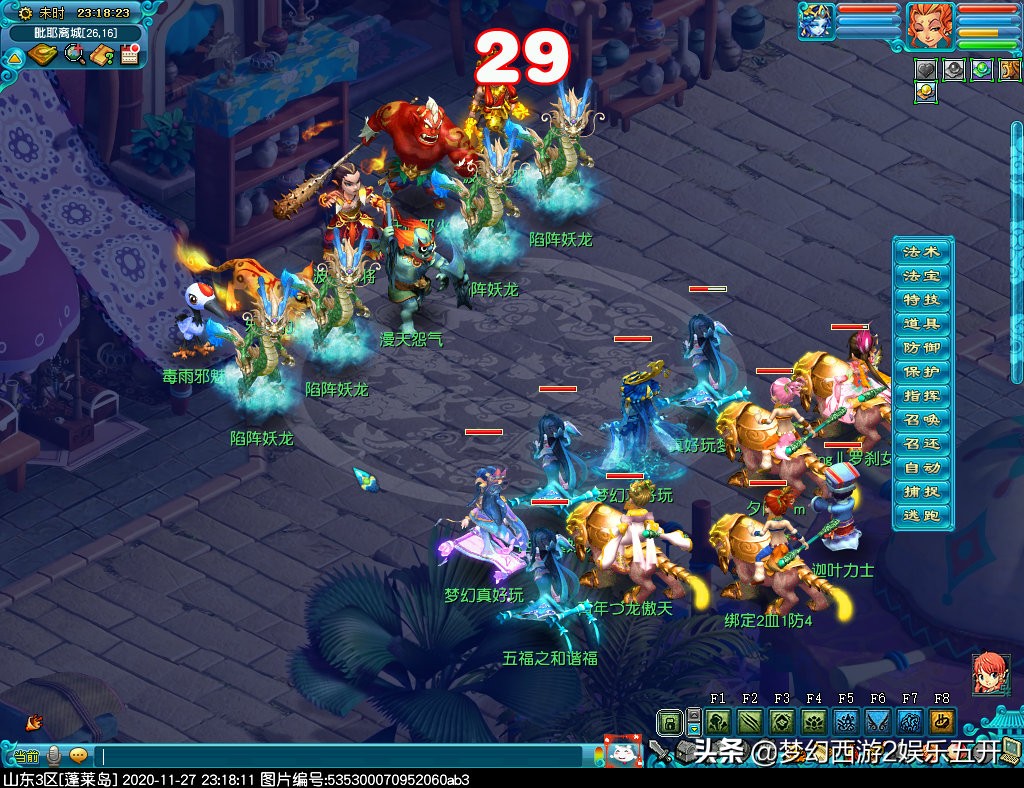Open the 指挥 command option
The width and height of the screenshot is (1024, 788).
[921, 396]
